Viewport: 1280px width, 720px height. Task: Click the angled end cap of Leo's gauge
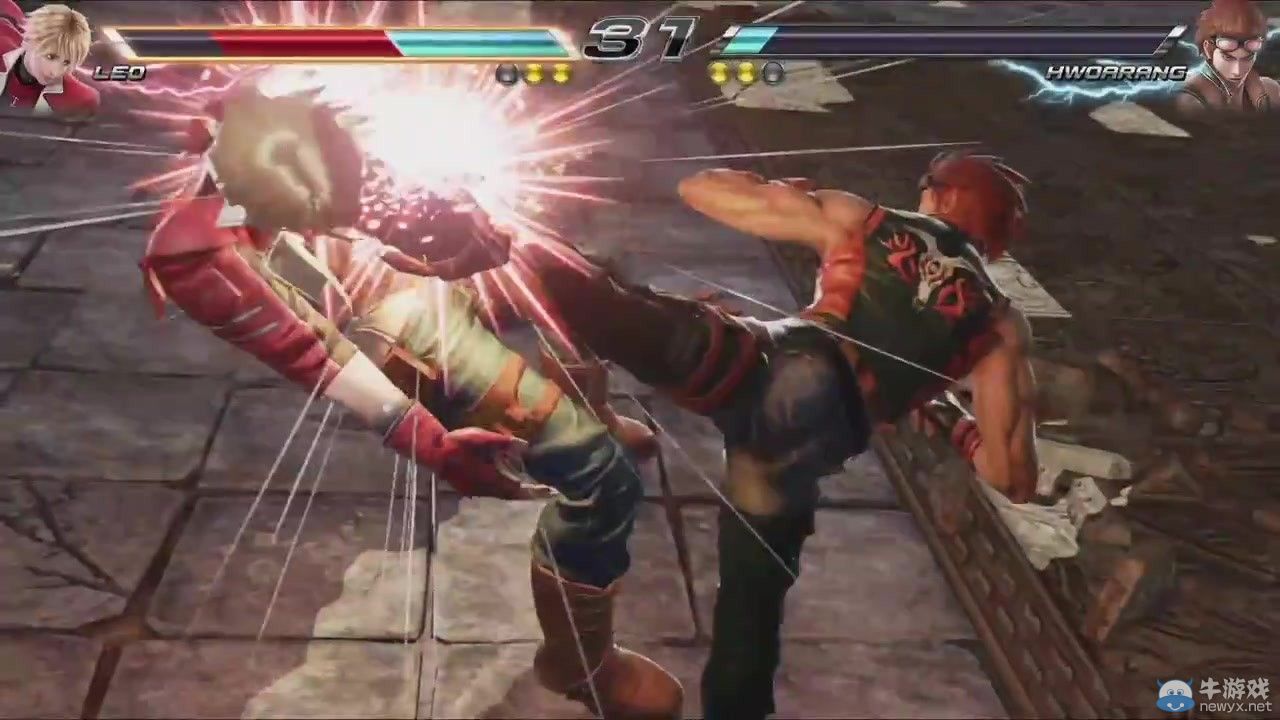tap(560, 40)
